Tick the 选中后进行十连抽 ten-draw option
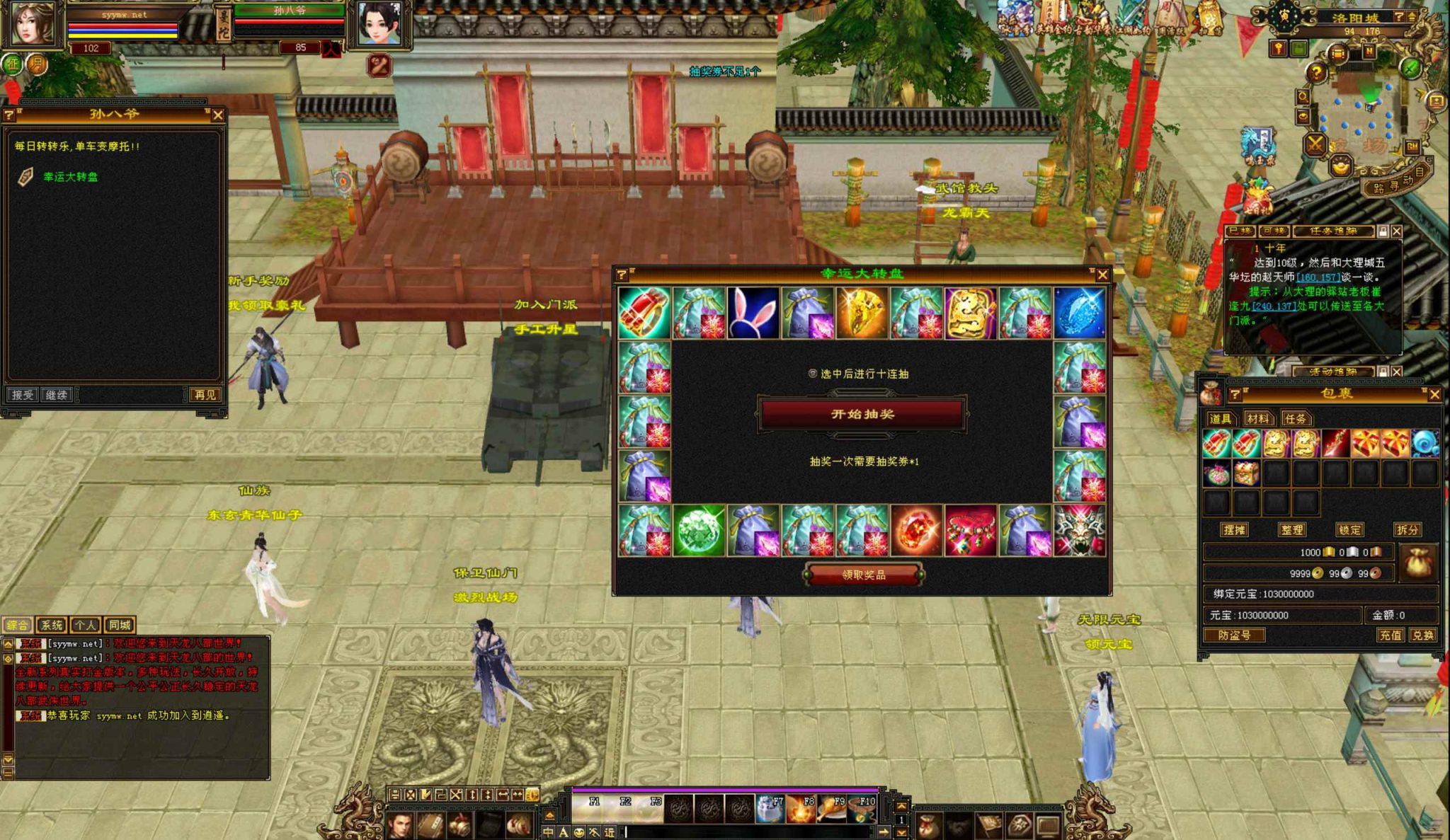Image resolution: width=1450 pixels, height=840 pixels. (x=813, y=374)
